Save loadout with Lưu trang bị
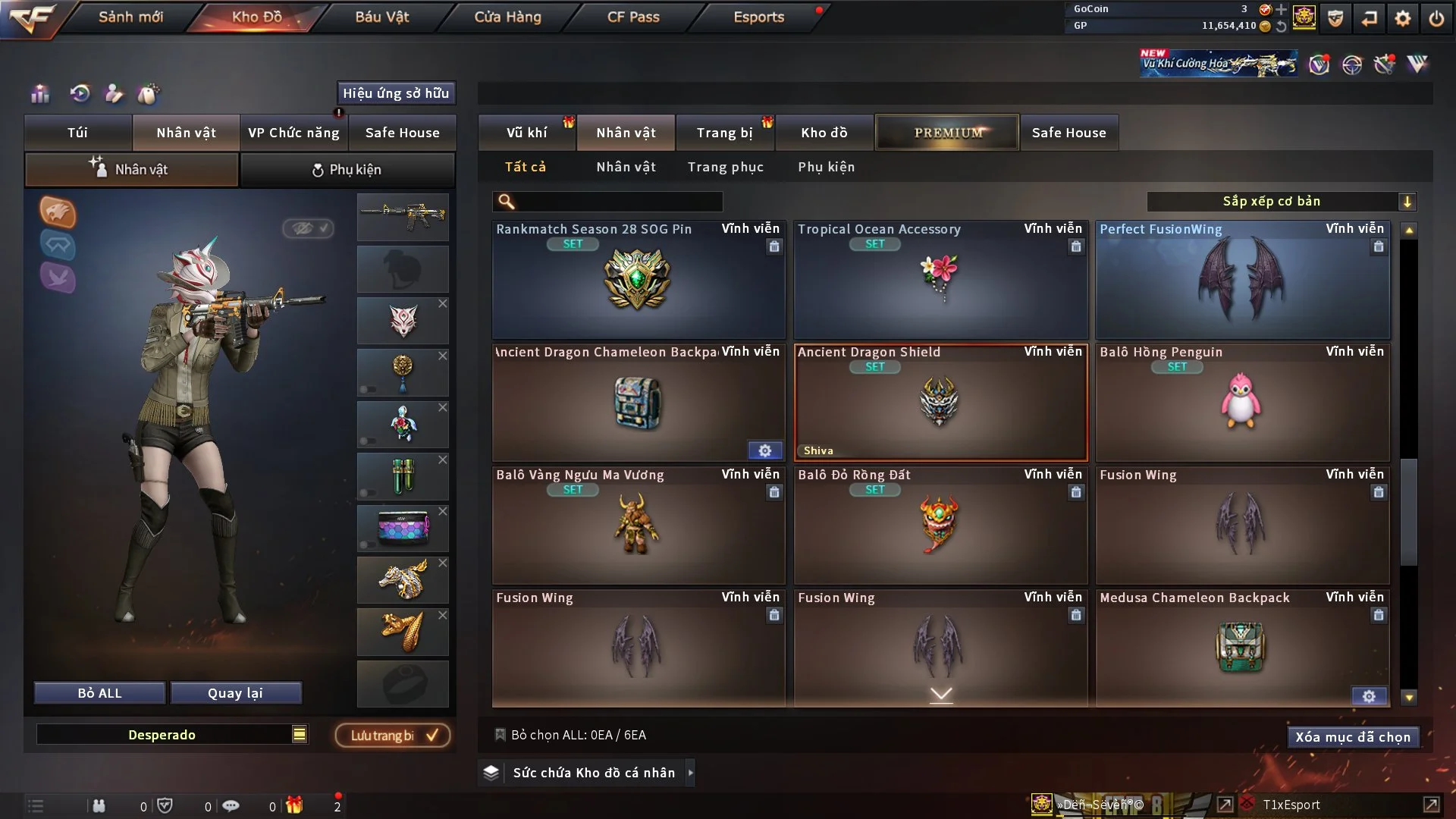This screenshot has height=819, width=1456. (393, 736)
